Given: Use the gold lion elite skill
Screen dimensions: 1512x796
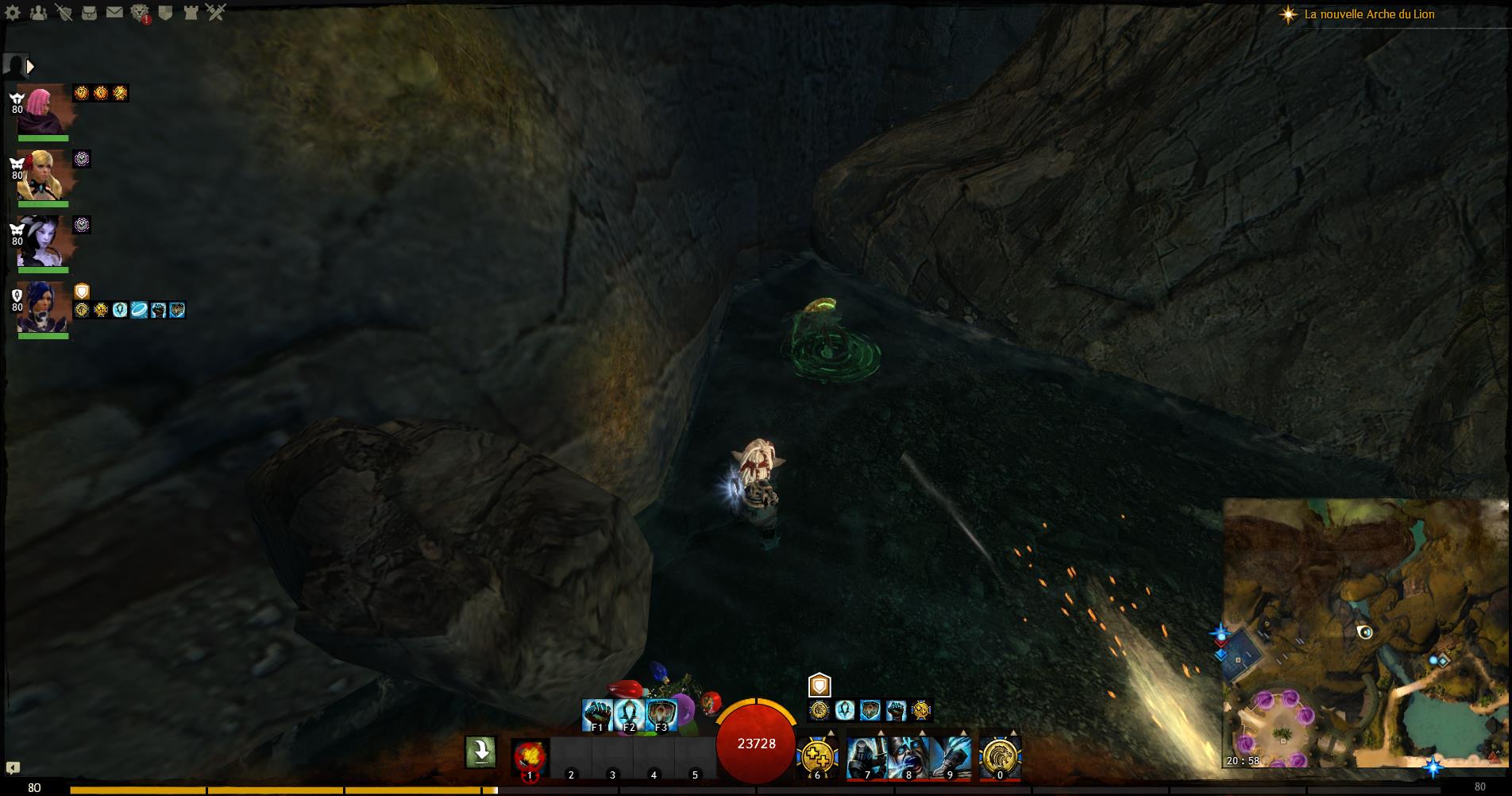Looking at the screenshot, I should click(x=1000, y=756).
